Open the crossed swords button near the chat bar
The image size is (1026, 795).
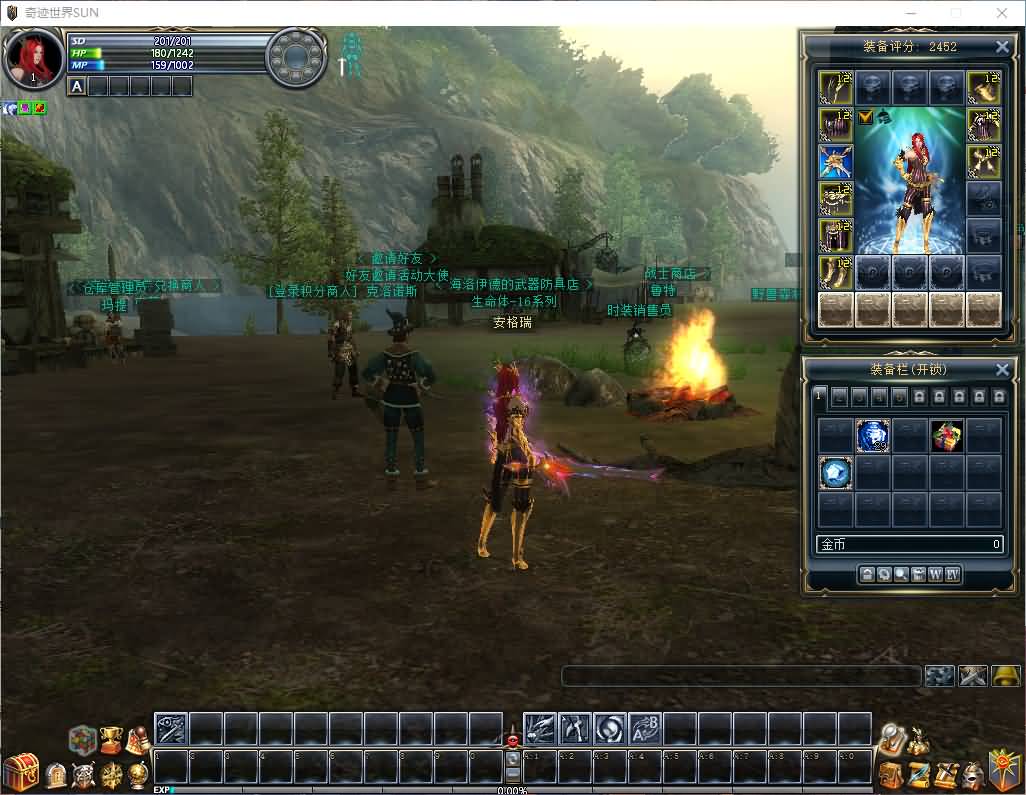[x=972, y=676]
